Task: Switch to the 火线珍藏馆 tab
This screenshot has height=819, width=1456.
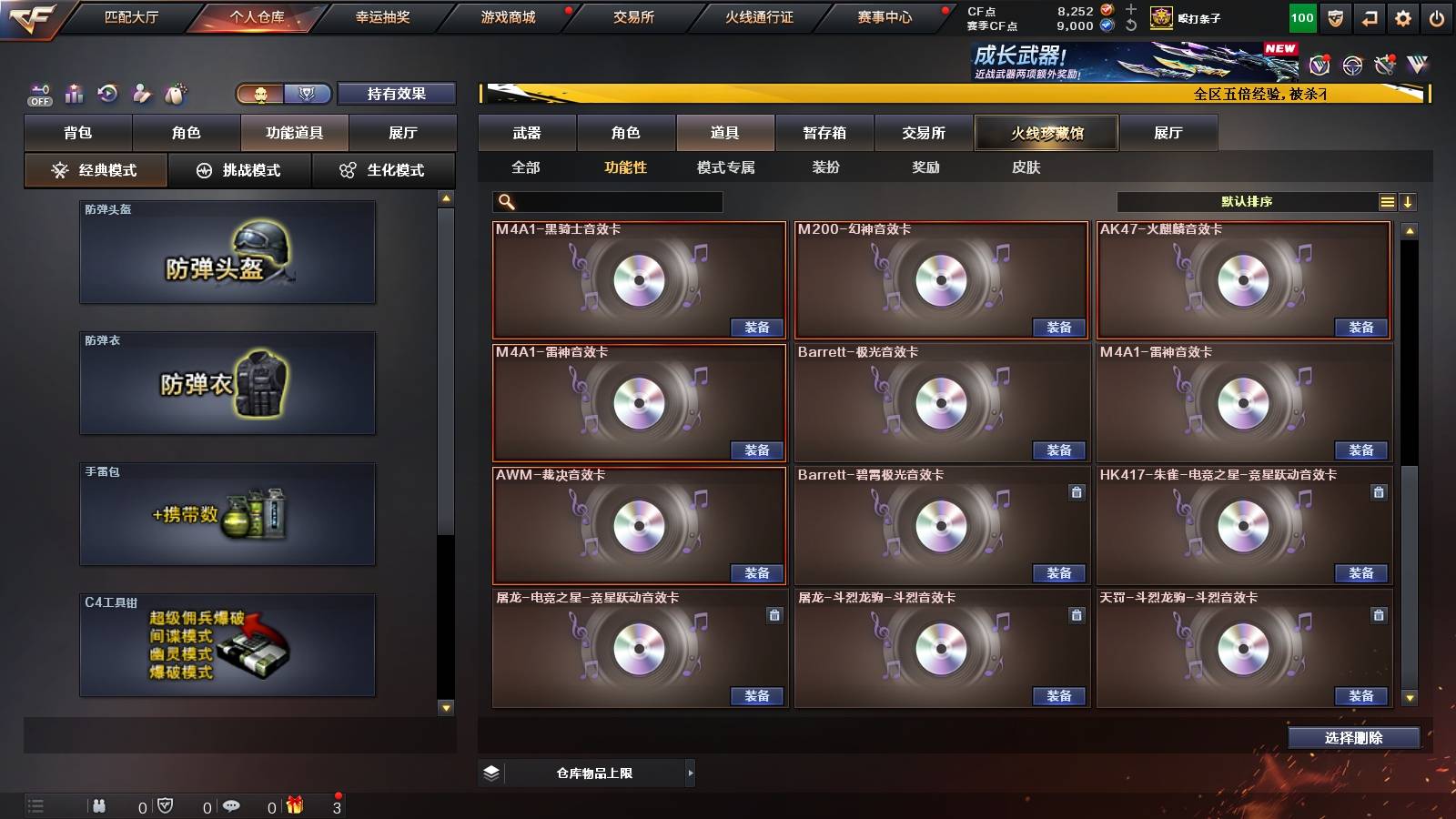Action: (1046, 133)
